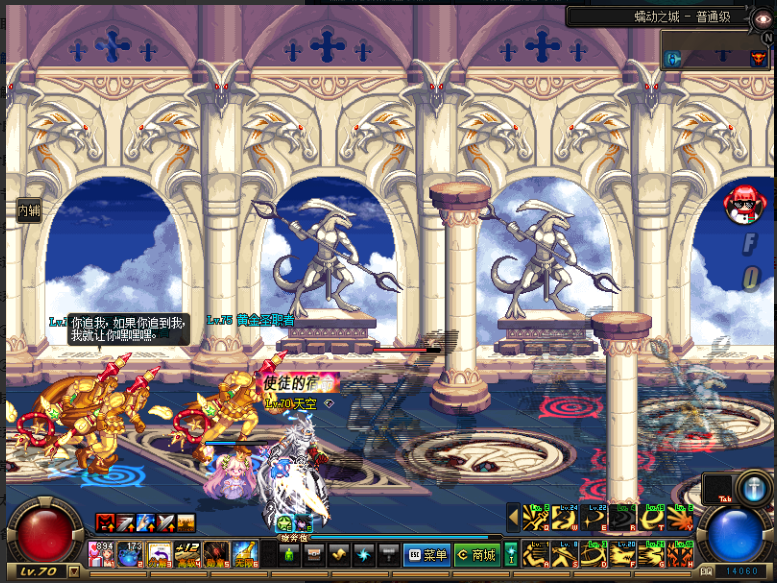Activate the W hotkey skill icon
The width and height of the screenshot is (777, 583).
click(x=567, y=518)
